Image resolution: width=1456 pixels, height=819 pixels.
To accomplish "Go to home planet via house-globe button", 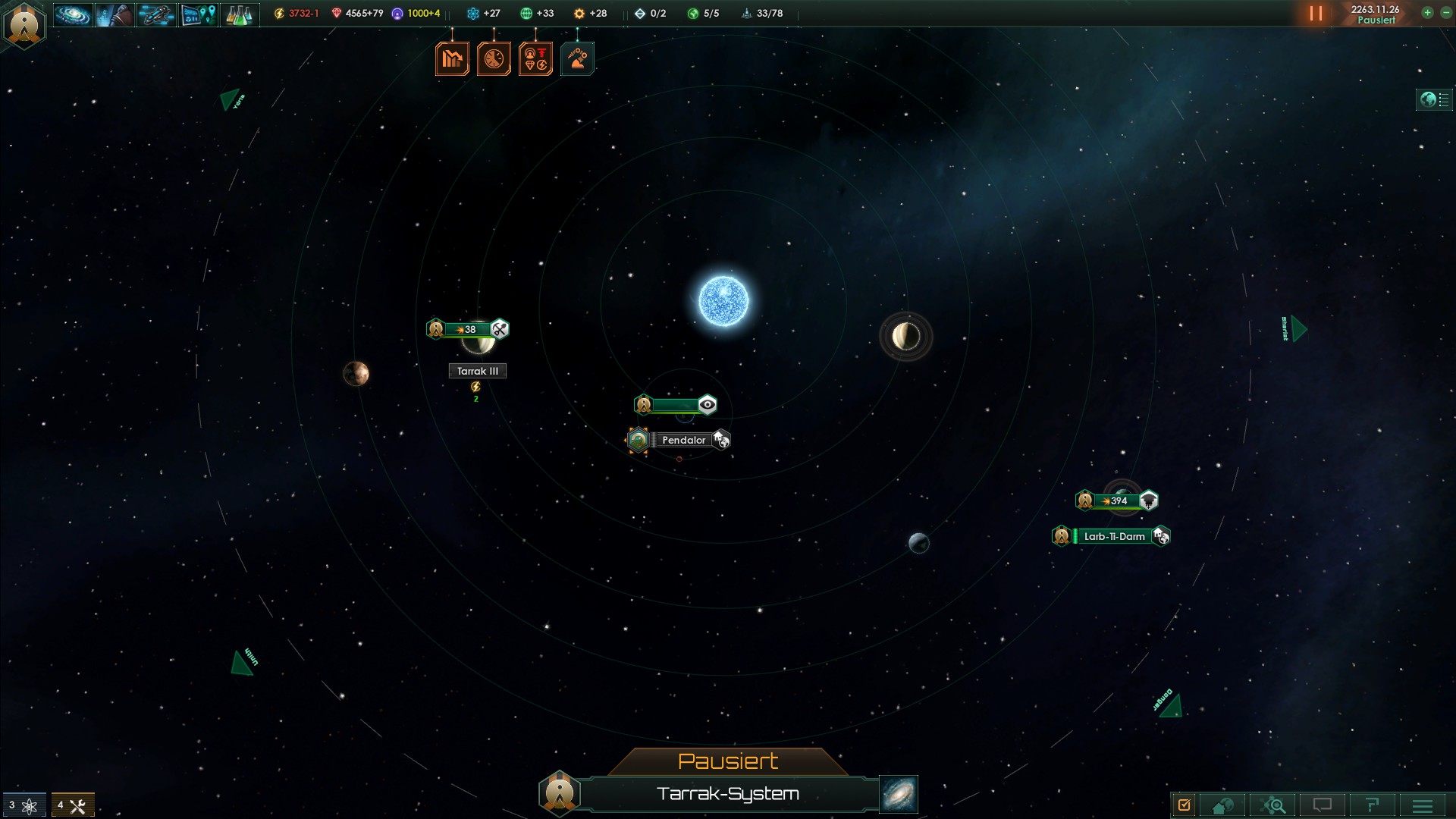I will point(1222,805).
